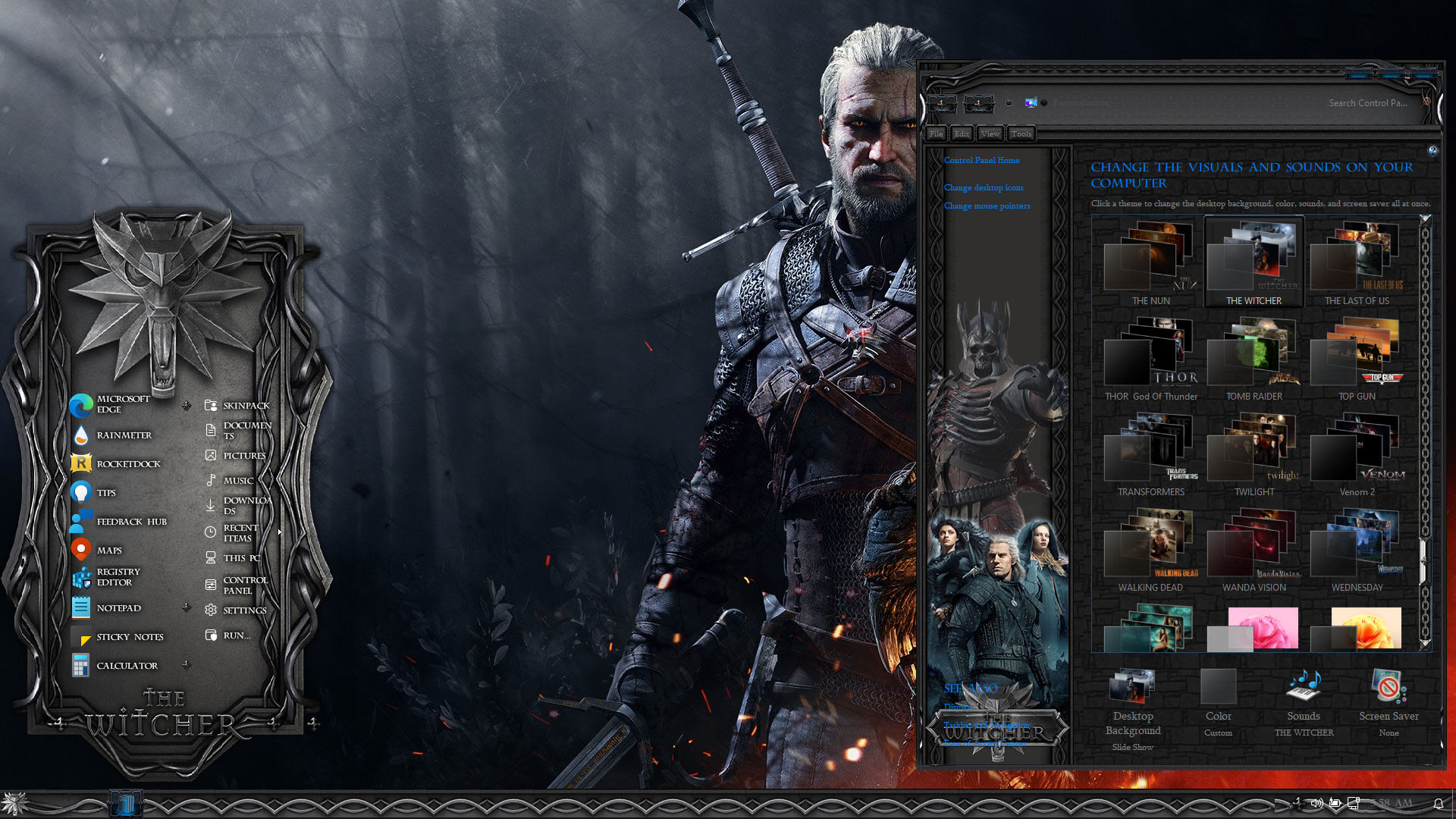Open the Sounds settings for the theme
The width and height of the screenshot is (1456, 819).
click(1304, 701)
